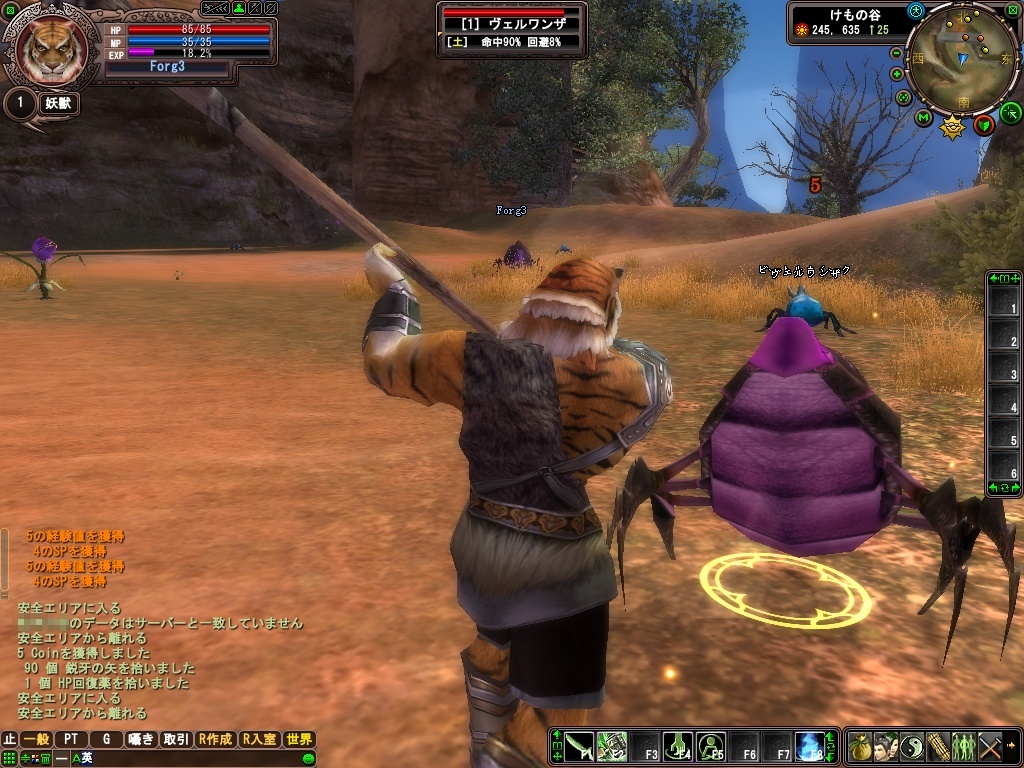Viewport: 1024px width, 768px height.
Task: Switch chat to the PT channel
Action: [71, 740]
